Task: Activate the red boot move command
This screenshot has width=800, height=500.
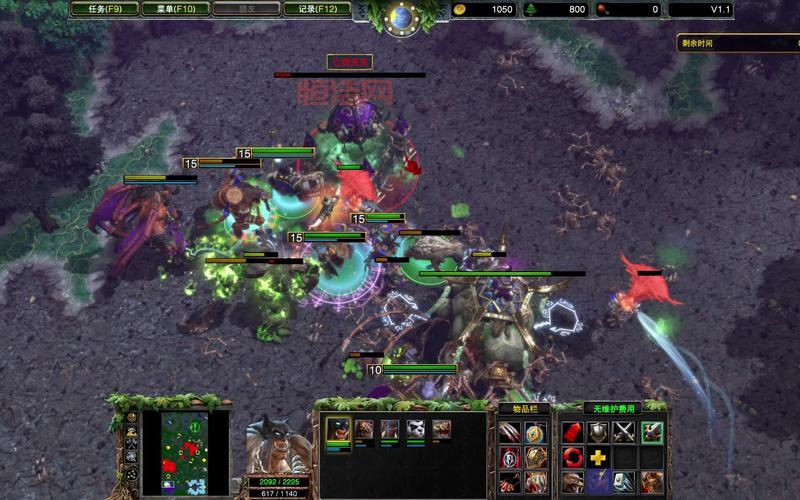Action: pos(572,432)
